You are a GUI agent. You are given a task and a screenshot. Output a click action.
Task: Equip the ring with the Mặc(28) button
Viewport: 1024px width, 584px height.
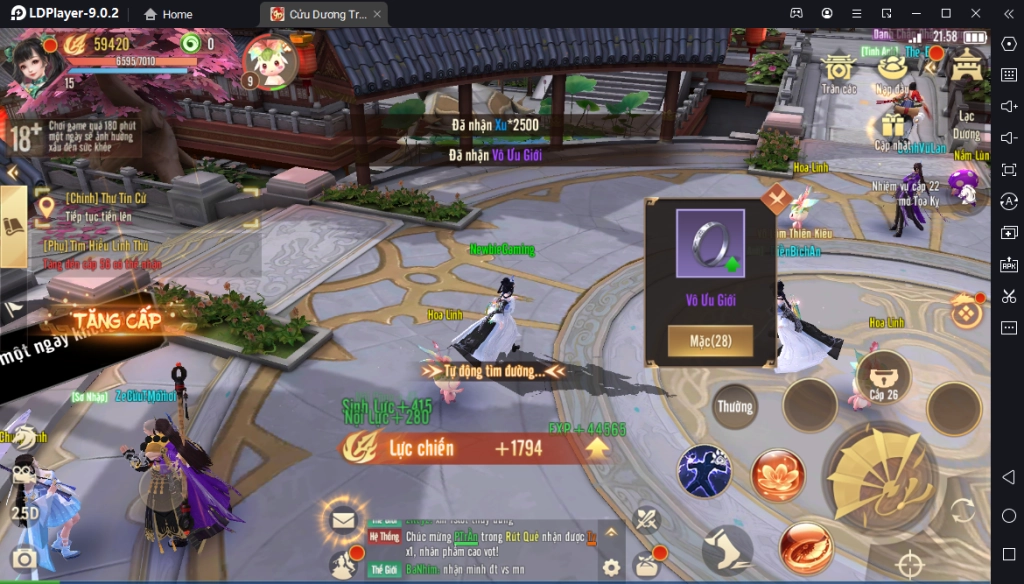(710, 341)
